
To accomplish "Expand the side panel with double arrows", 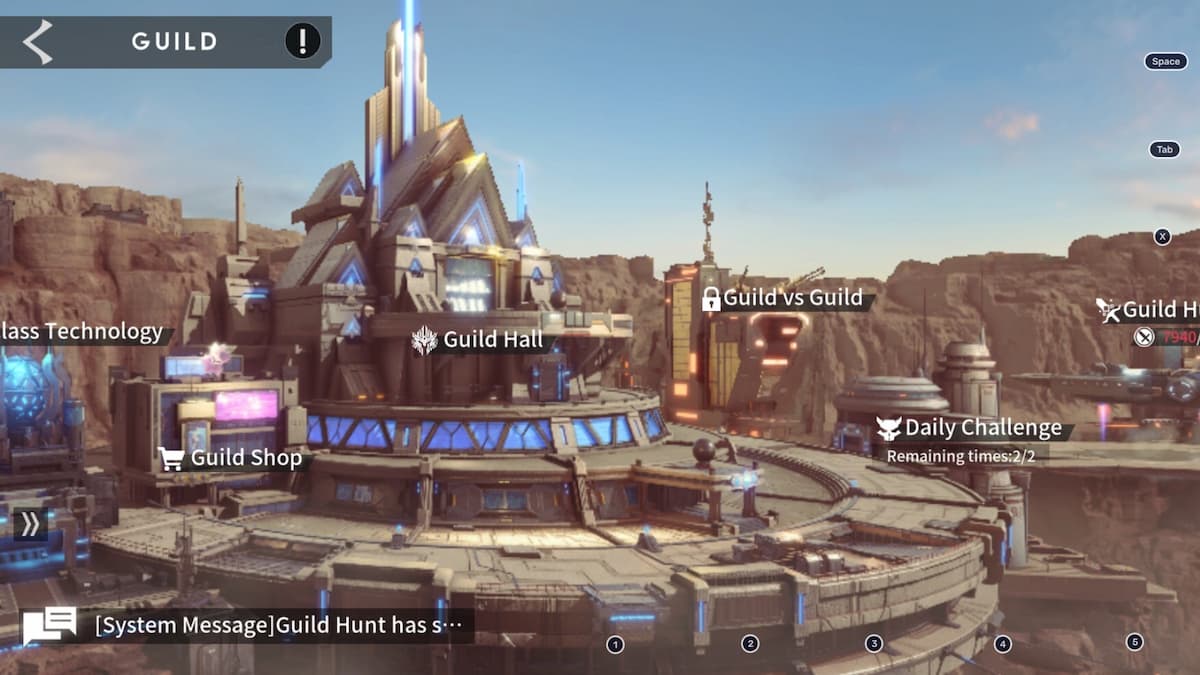I will 30,524.
